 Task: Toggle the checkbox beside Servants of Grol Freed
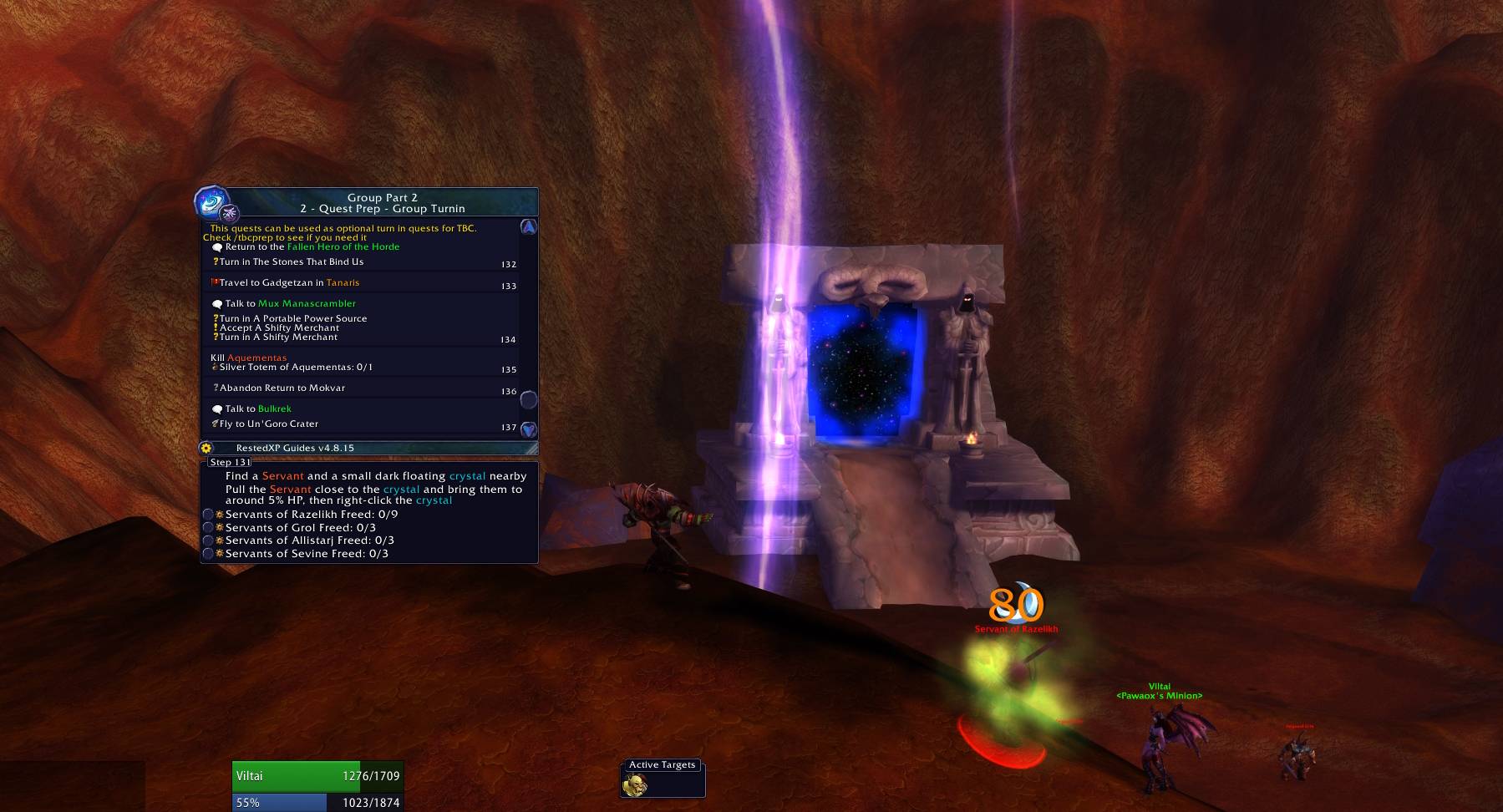[208, 529]
